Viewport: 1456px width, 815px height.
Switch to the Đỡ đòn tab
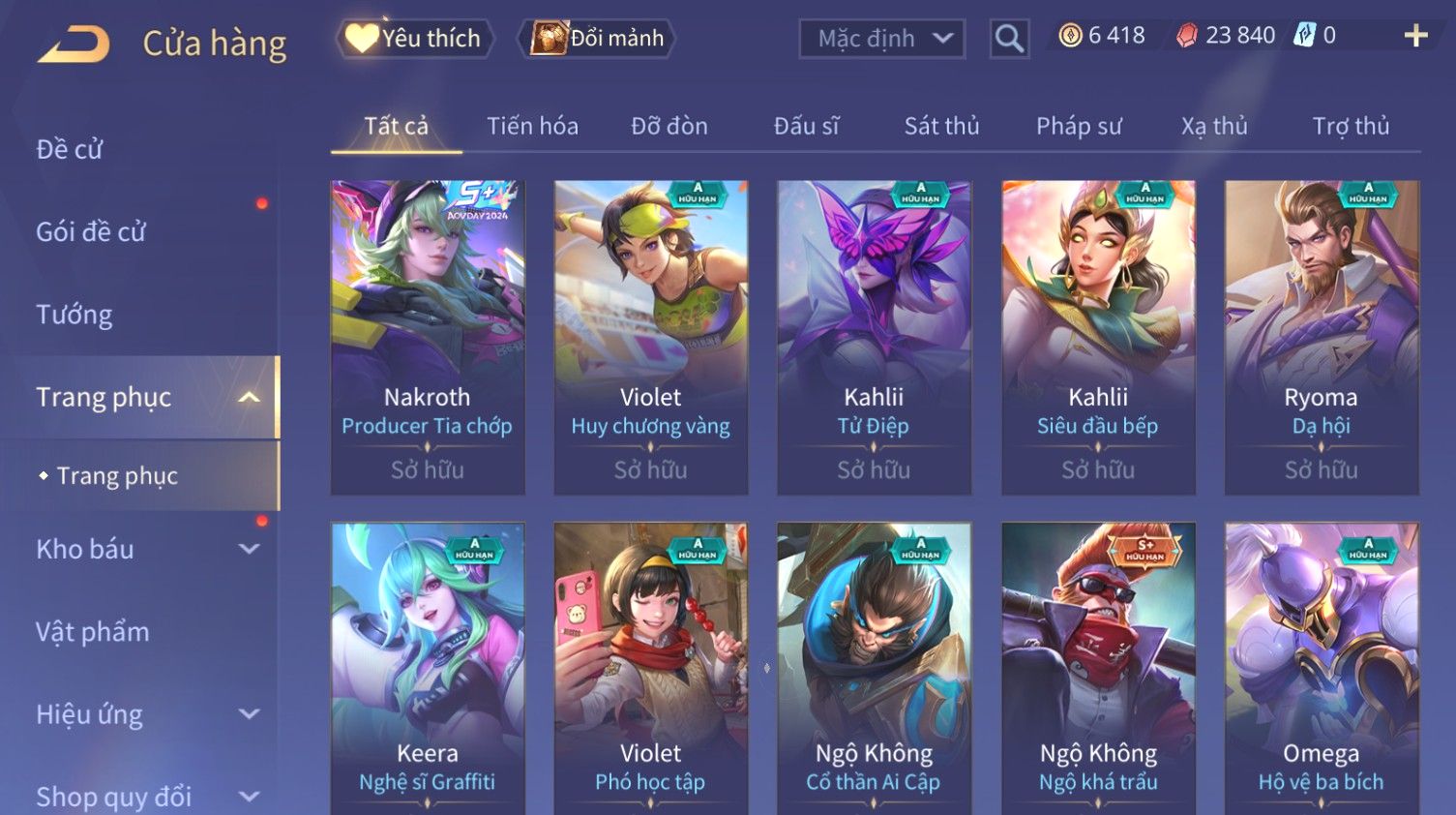pos(669,126)
